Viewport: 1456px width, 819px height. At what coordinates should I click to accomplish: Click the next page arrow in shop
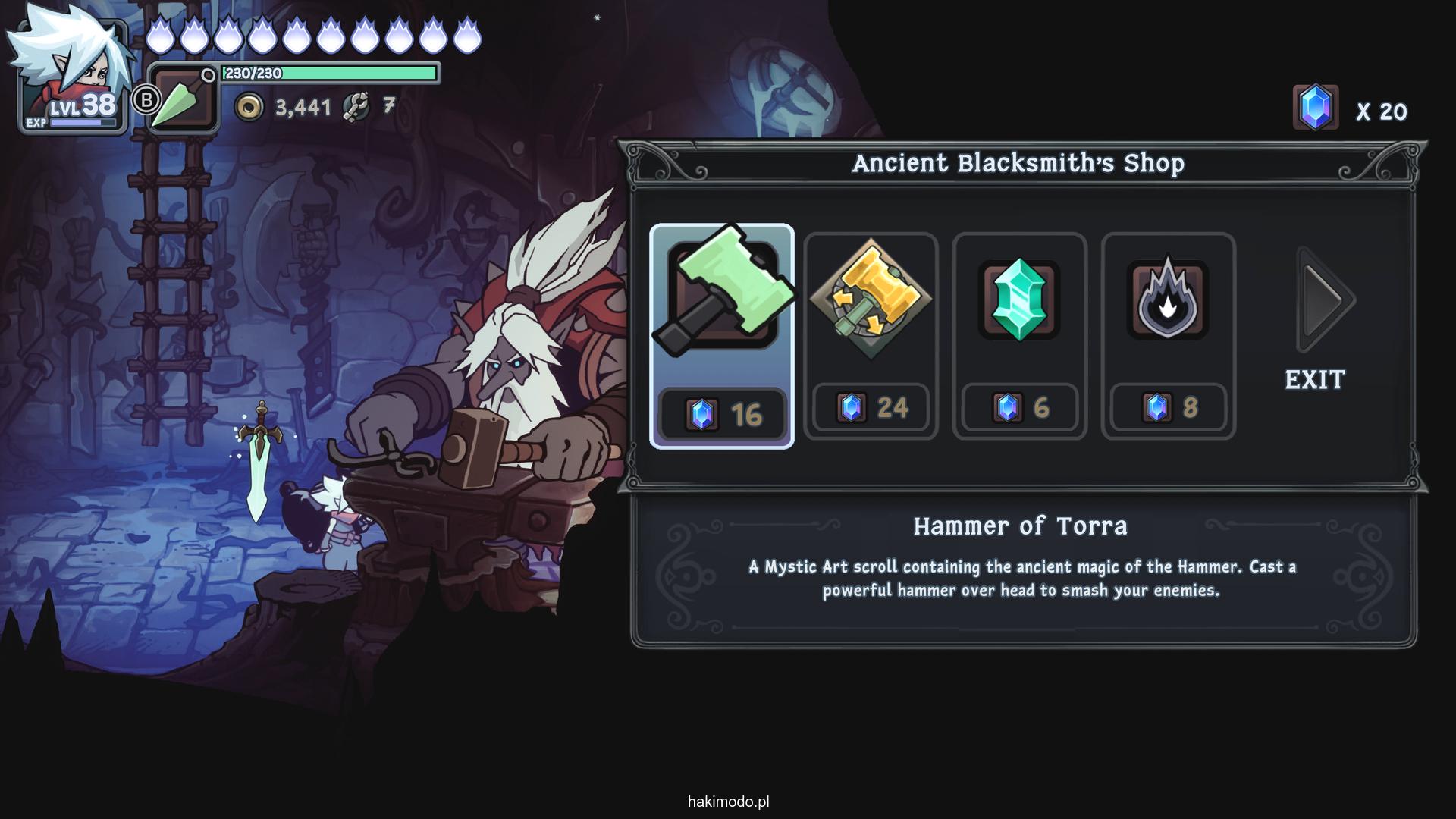(1325, 300)
